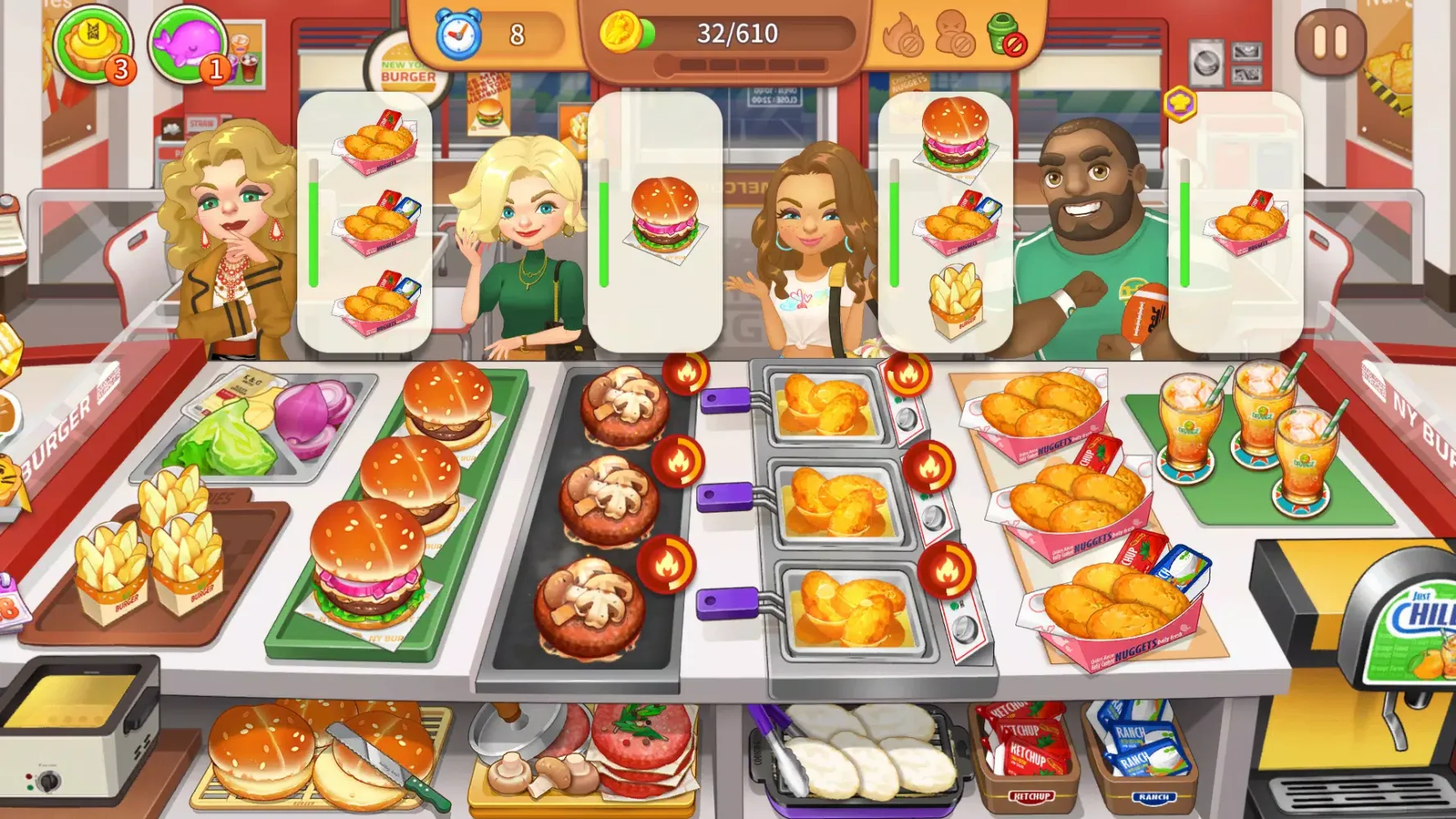Screen dimensions: 1456x819
Task: Open the curly-haired customer's nuggets order panel
Action: coord(370,221)
